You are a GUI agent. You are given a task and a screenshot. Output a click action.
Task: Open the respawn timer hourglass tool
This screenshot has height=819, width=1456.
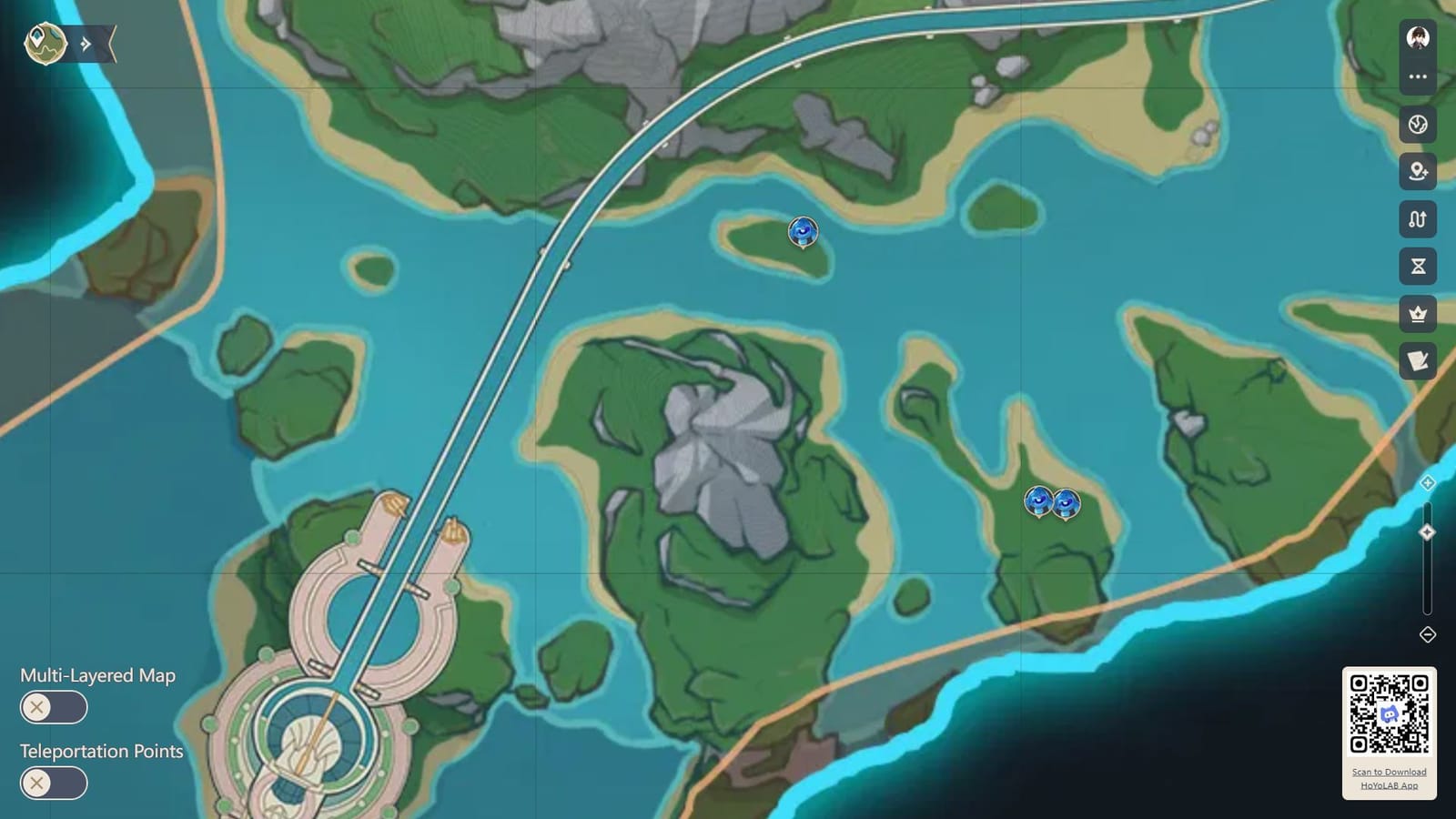pos(1416,265)
